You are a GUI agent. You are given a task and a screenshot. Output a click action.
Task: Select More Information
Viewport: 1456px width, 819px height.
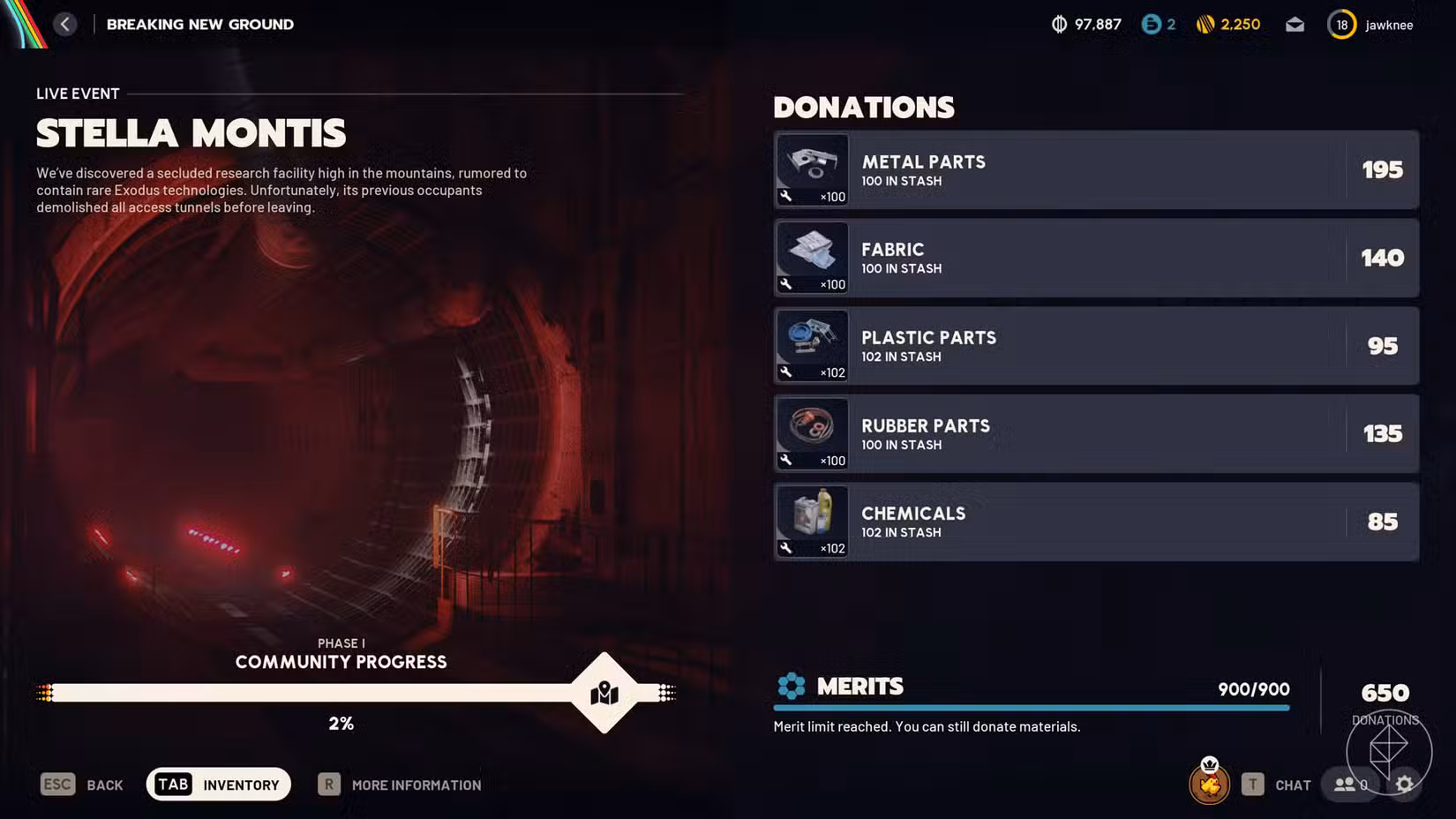[399, 785]
